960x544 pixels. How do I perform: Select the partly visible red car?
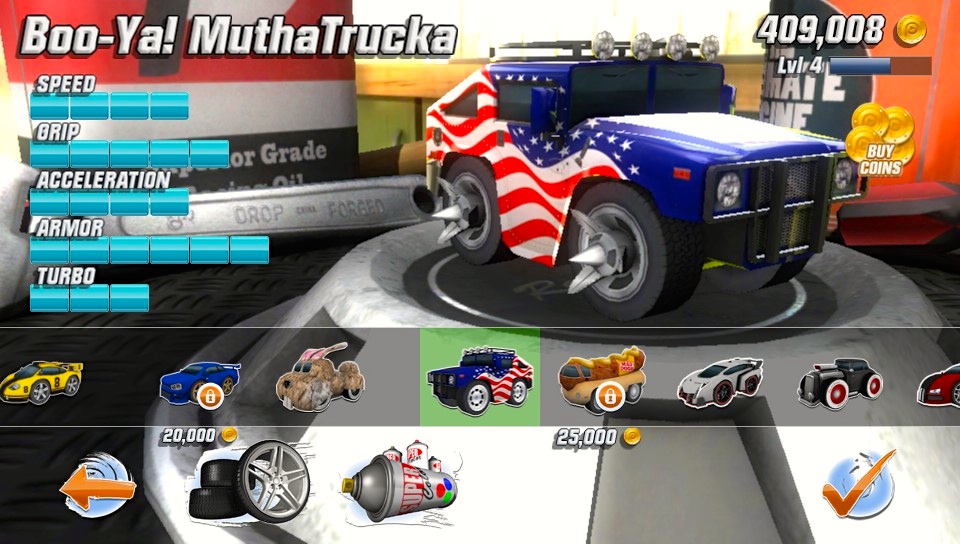[x=940, y=381]
